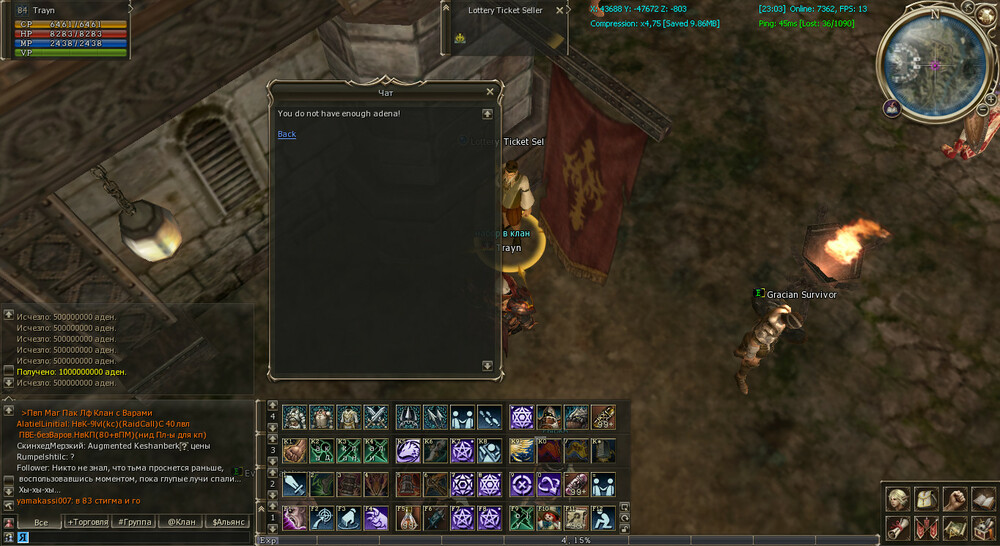Click the circular minimap

point(933,64)
